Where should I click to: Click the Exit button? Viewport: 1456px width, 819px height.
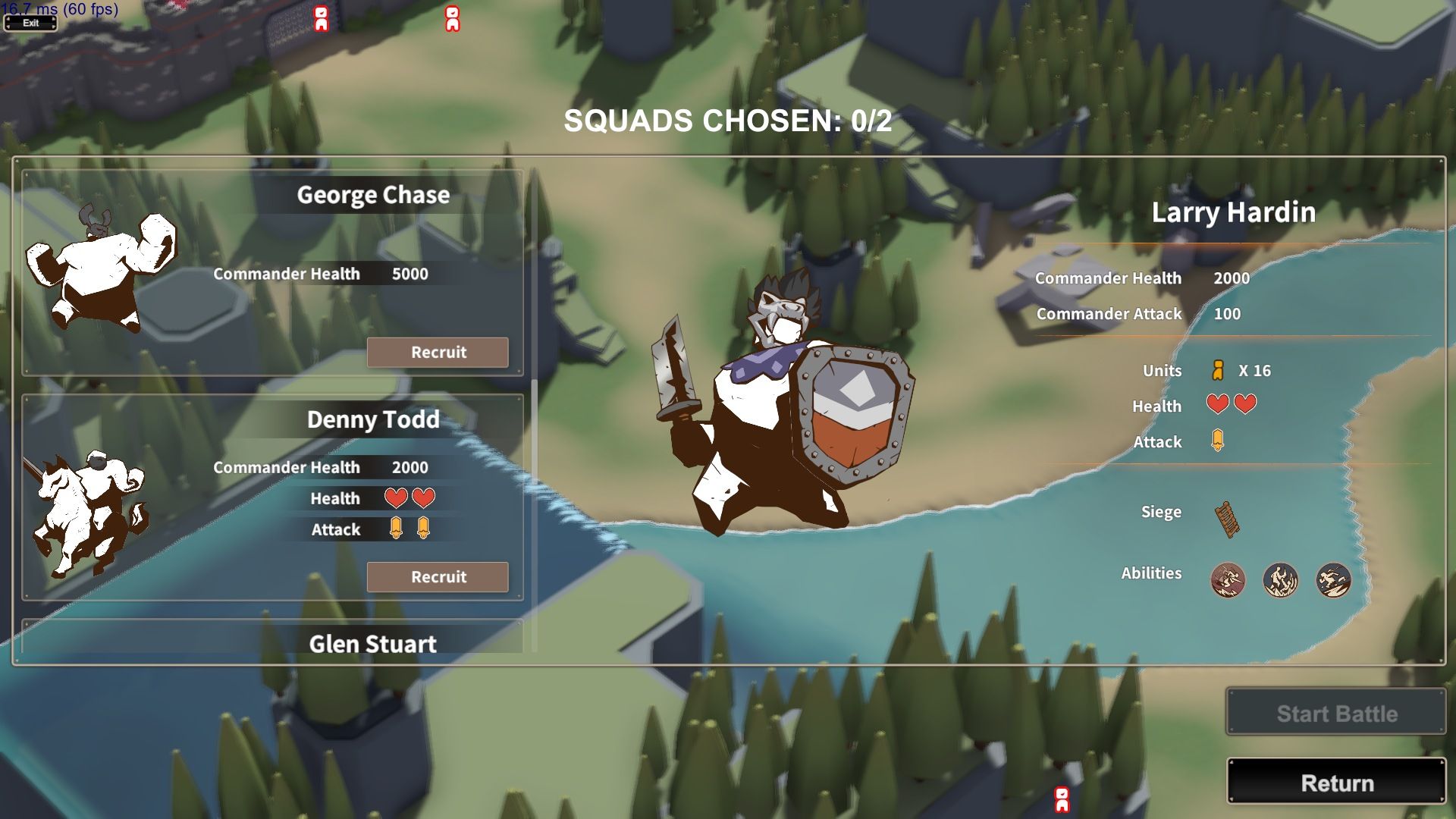click(30, 23)
